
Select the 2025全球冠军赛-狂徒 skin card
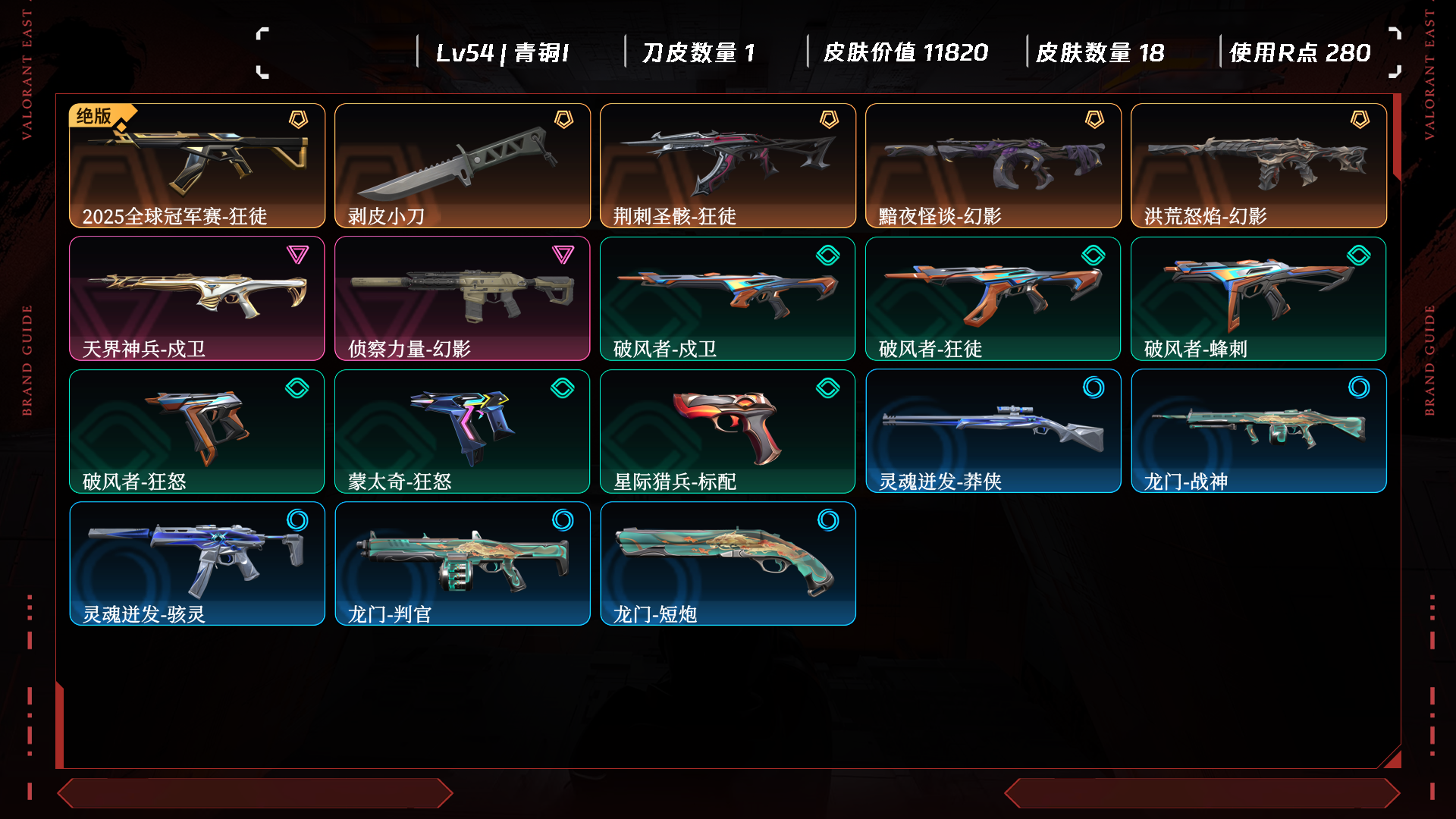[x=197, y=165]
